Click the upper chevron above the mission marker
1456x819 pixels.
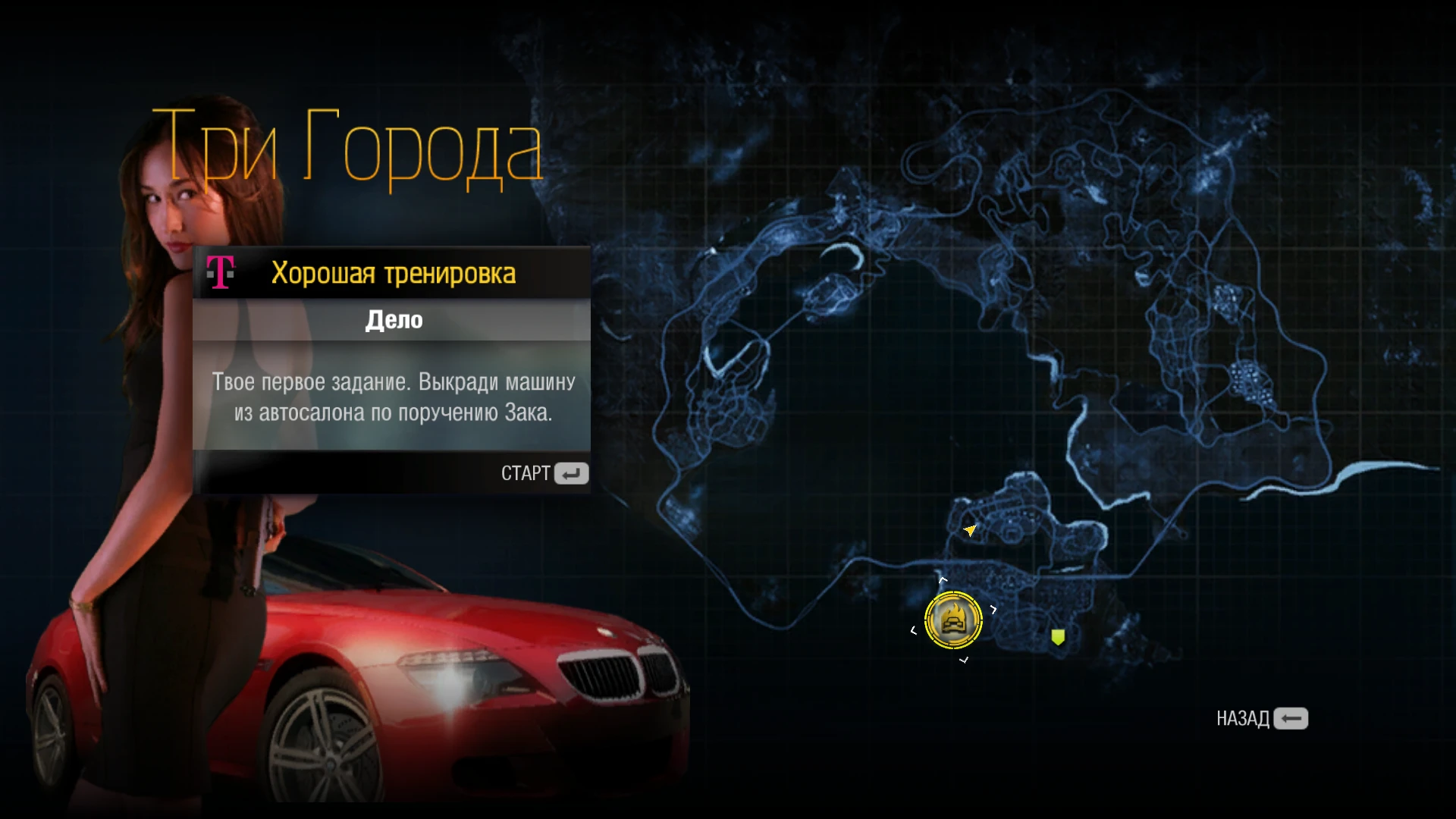[x=943, y=579]
